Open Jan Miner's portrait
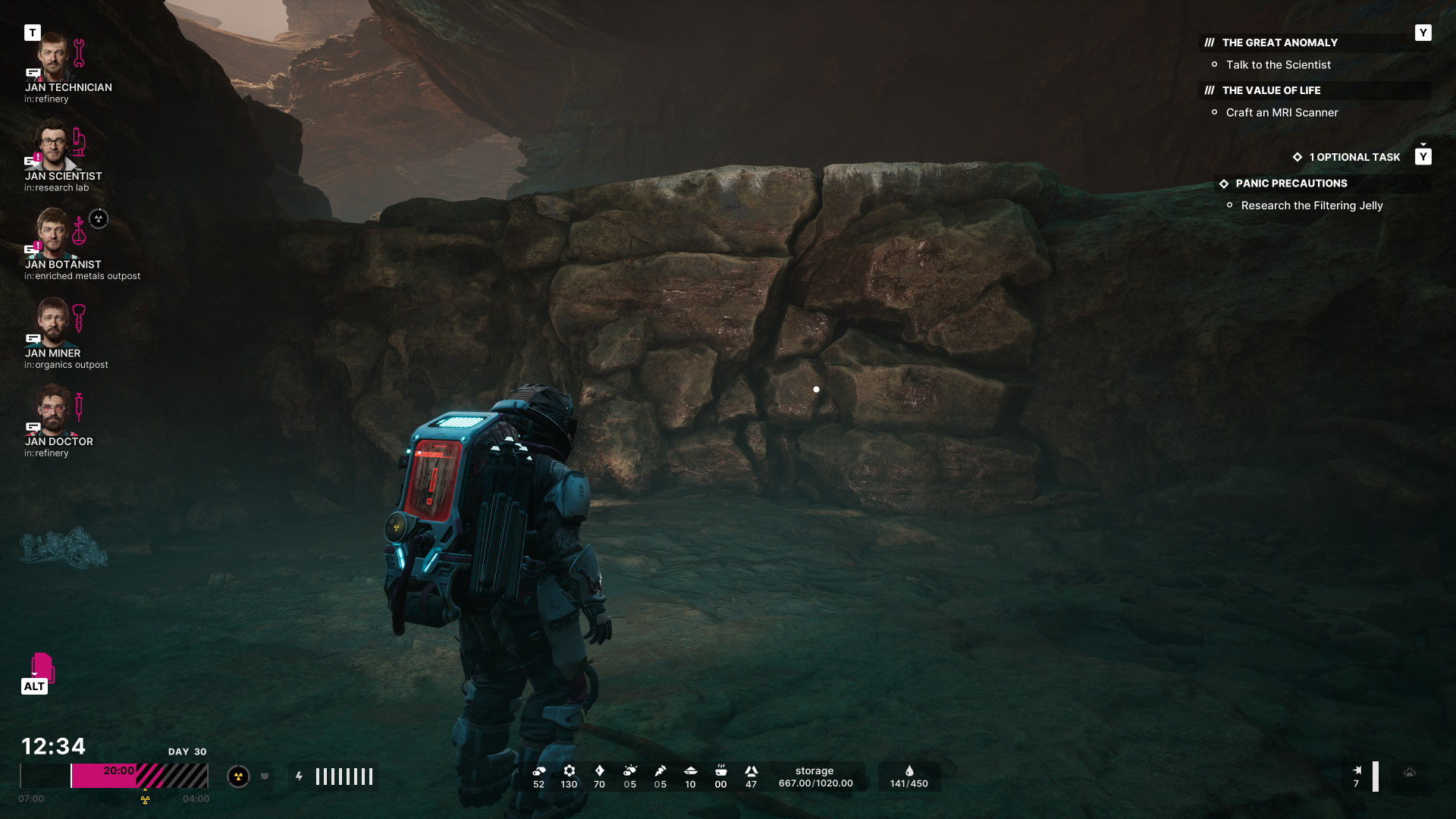This screenshot has height=819, width=1456. click(x=53, y=322)
